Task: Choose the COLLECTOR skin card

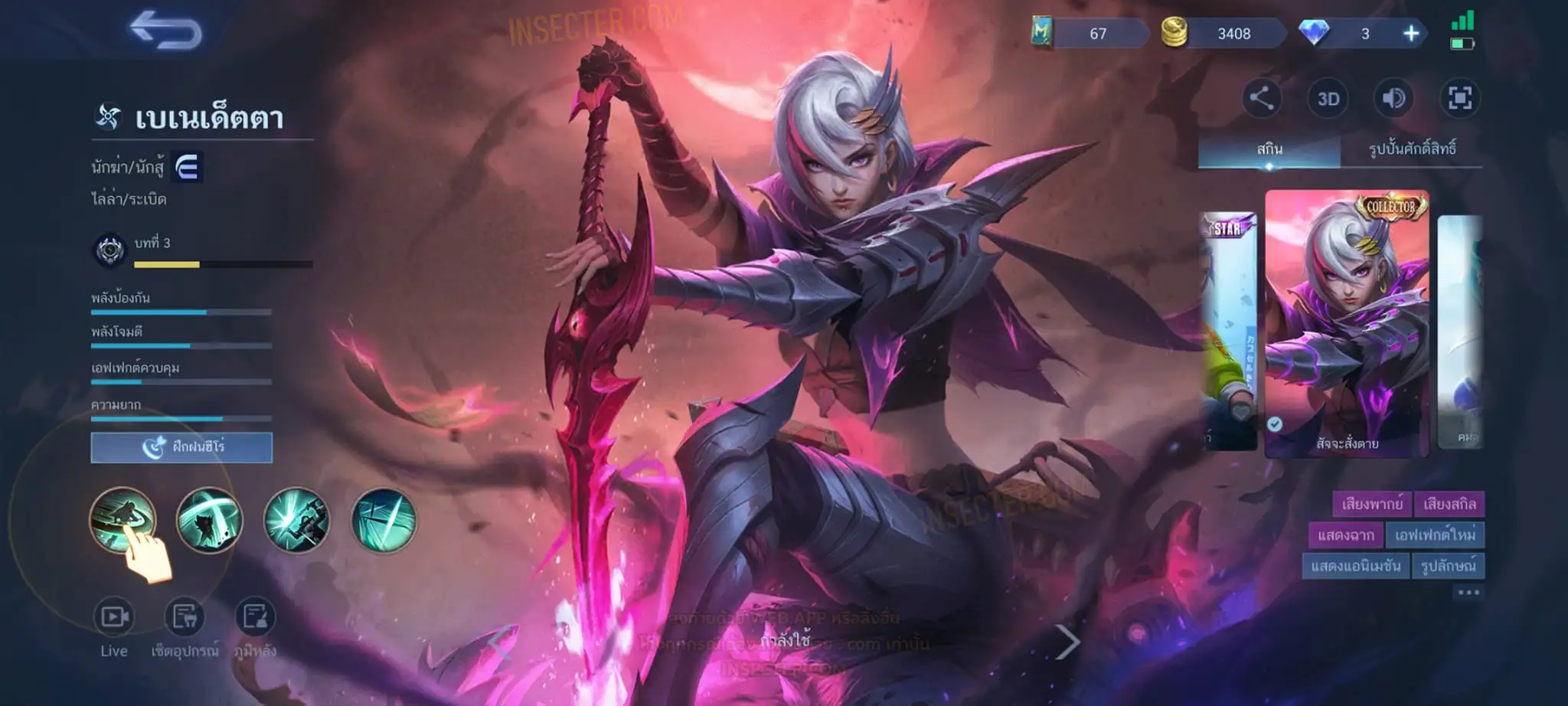Action: [1347, 323]
